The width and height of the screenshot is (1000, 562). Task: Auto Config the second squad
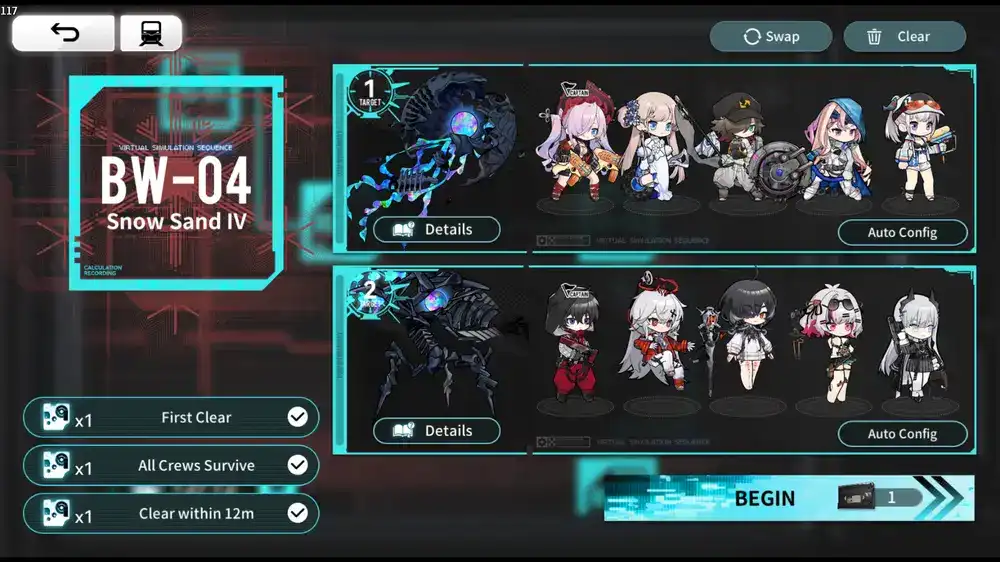pos(902,434)
